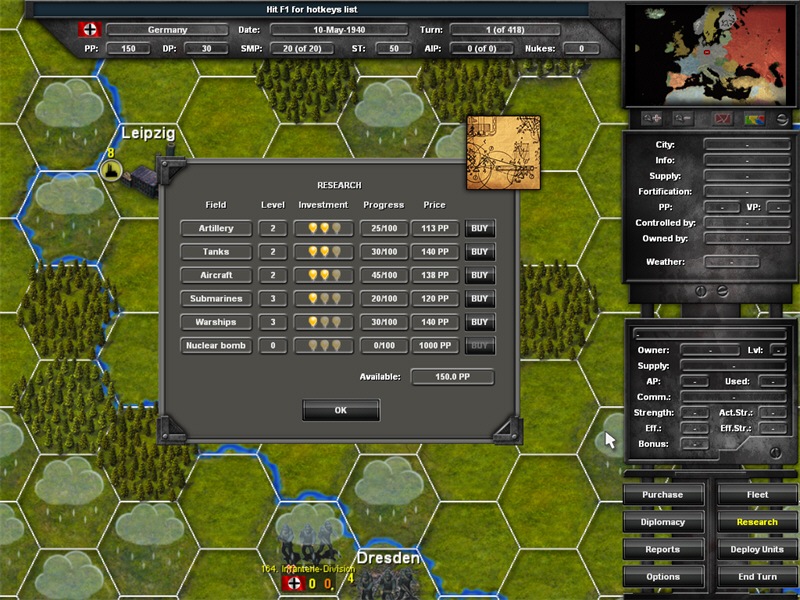This screenshot has width=800, height=600.
Task: Toggle the colored political map overlay
Action: [753, 119]
